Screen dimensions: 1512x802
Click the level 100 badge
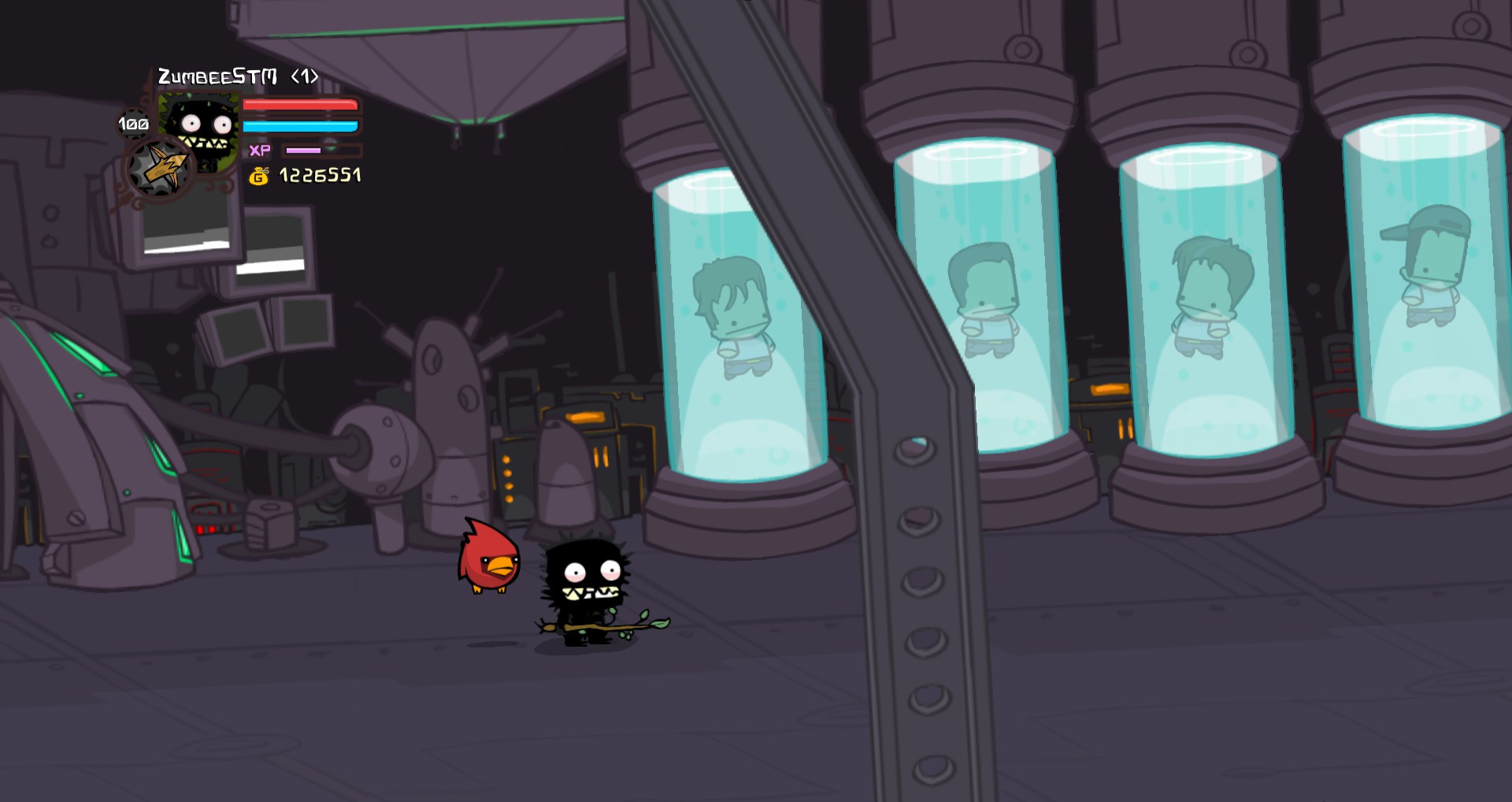[x=133, y=123]
